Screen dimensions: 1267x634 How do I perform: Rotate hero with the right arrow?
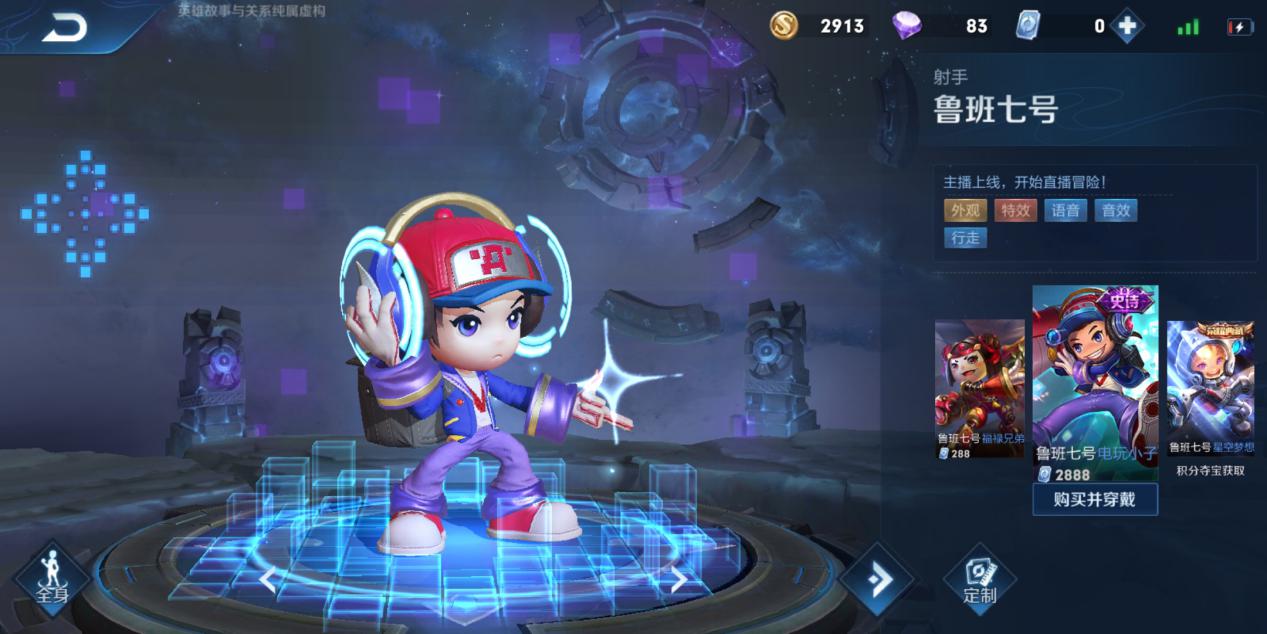click(678, 579)
